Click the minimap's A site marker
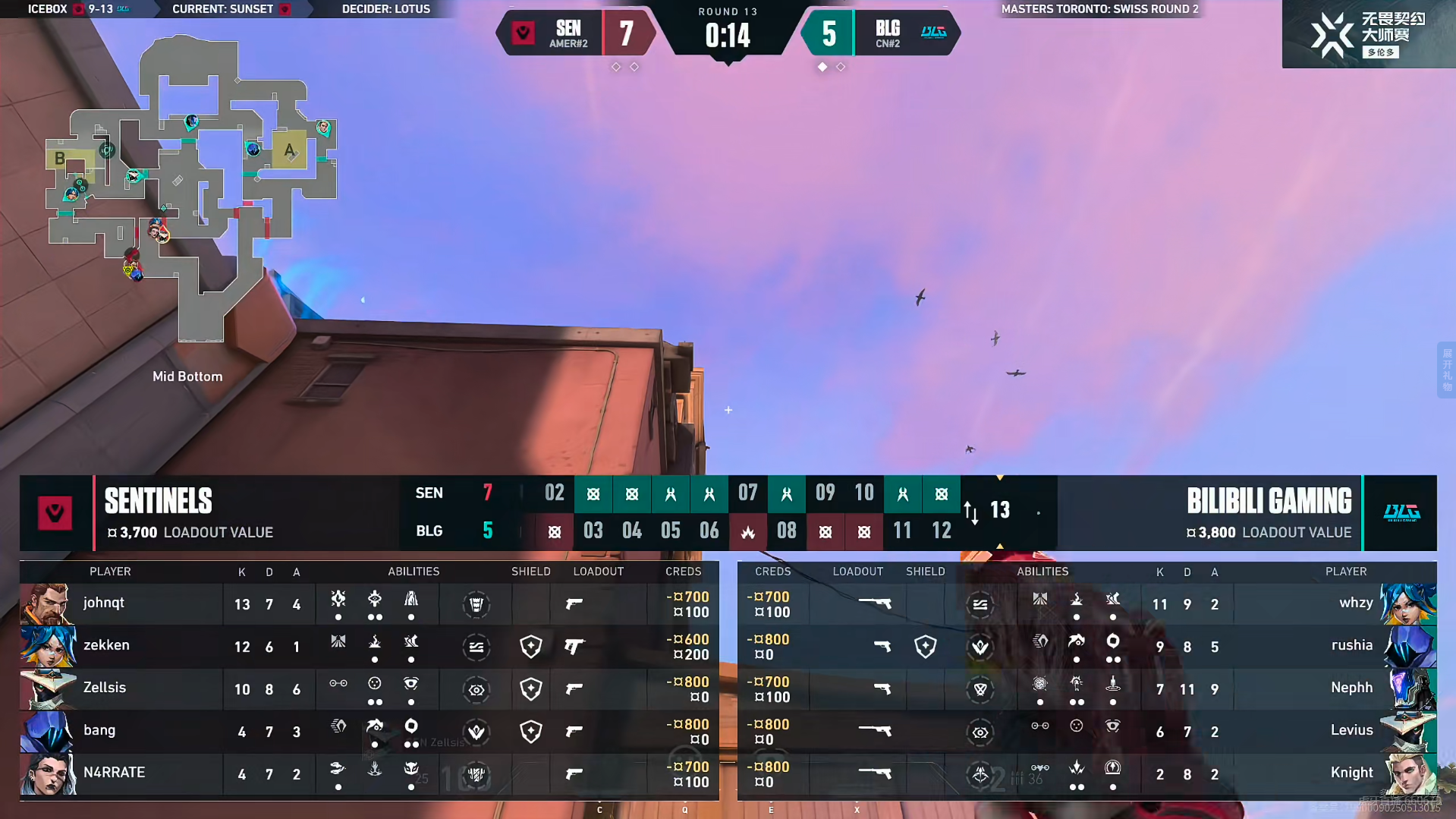 point(289,150)
